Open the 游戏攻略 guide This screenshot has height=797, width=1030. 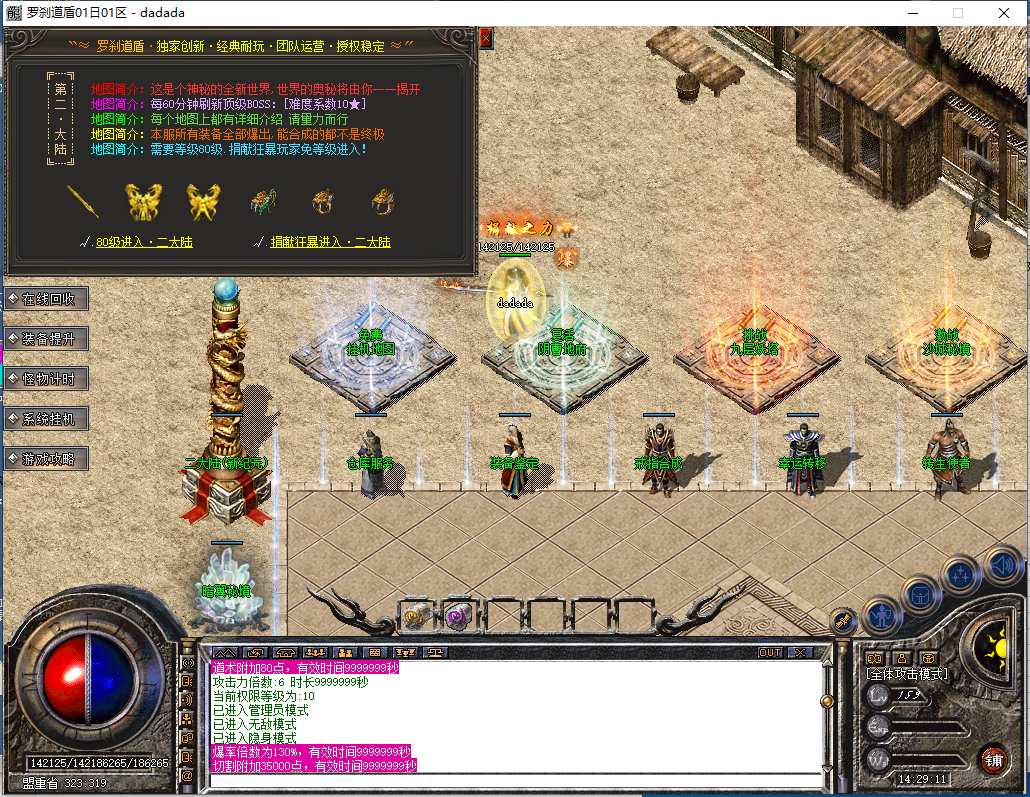47,458
